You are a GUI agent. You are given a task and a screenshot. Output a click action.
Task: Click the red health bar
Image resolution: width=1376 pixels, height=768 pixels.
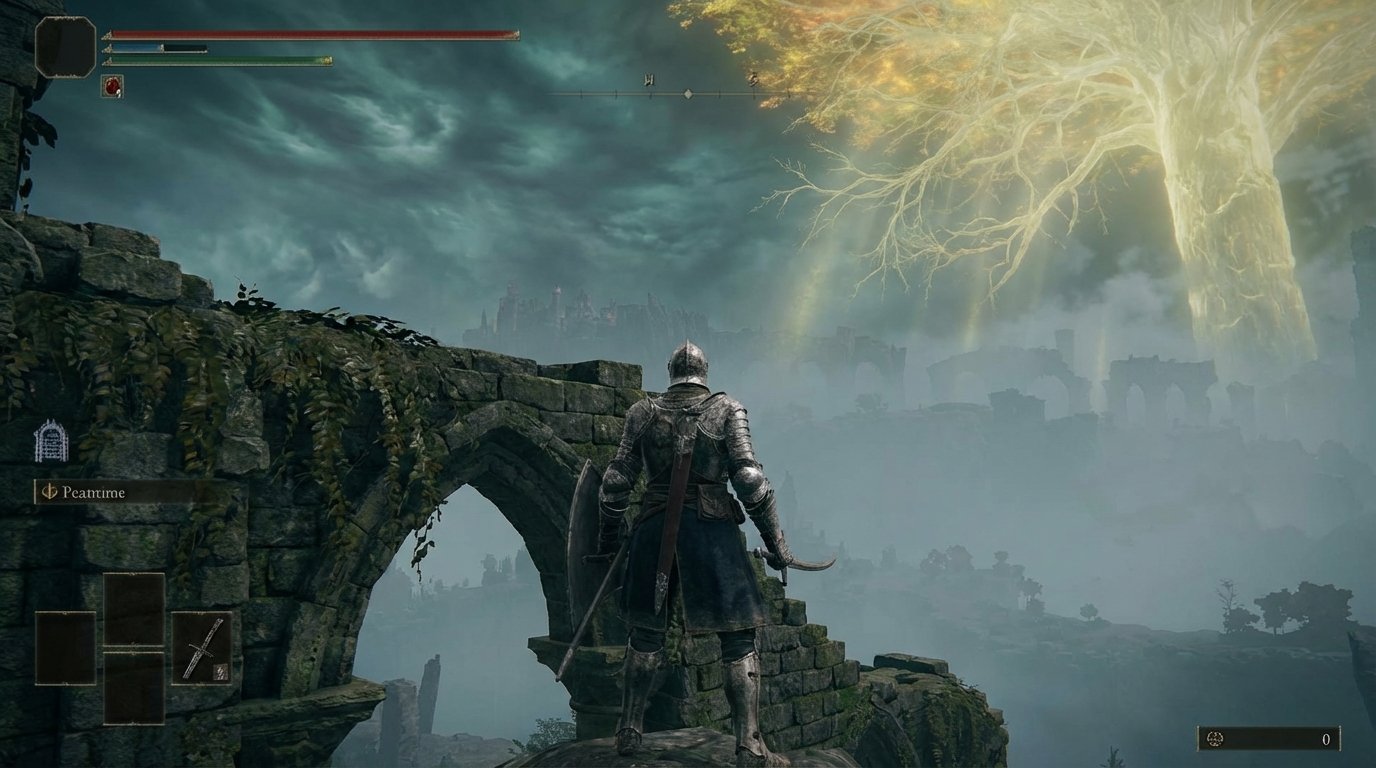(300, 33)
